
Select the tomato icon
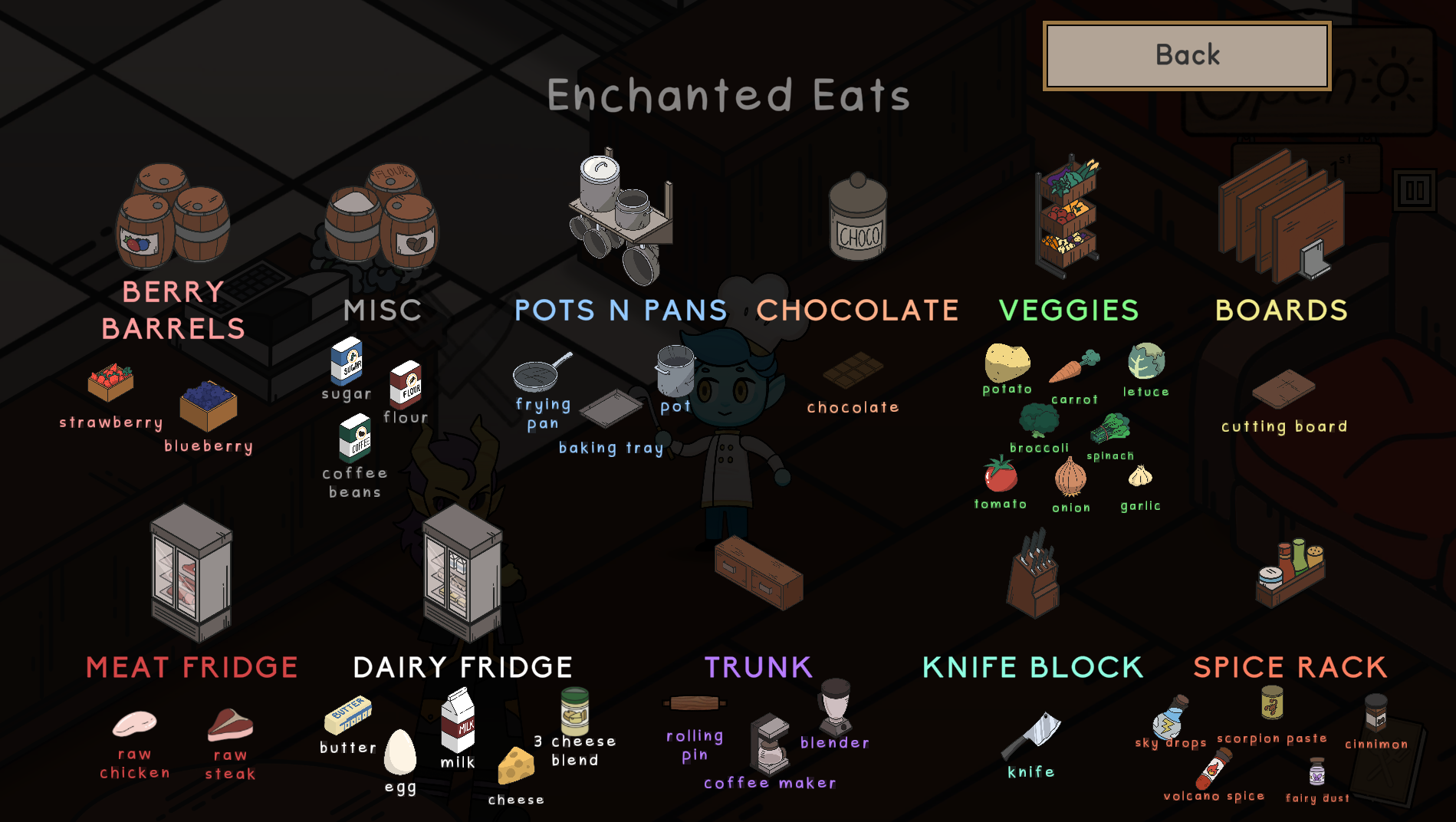tap(1001, 474)
